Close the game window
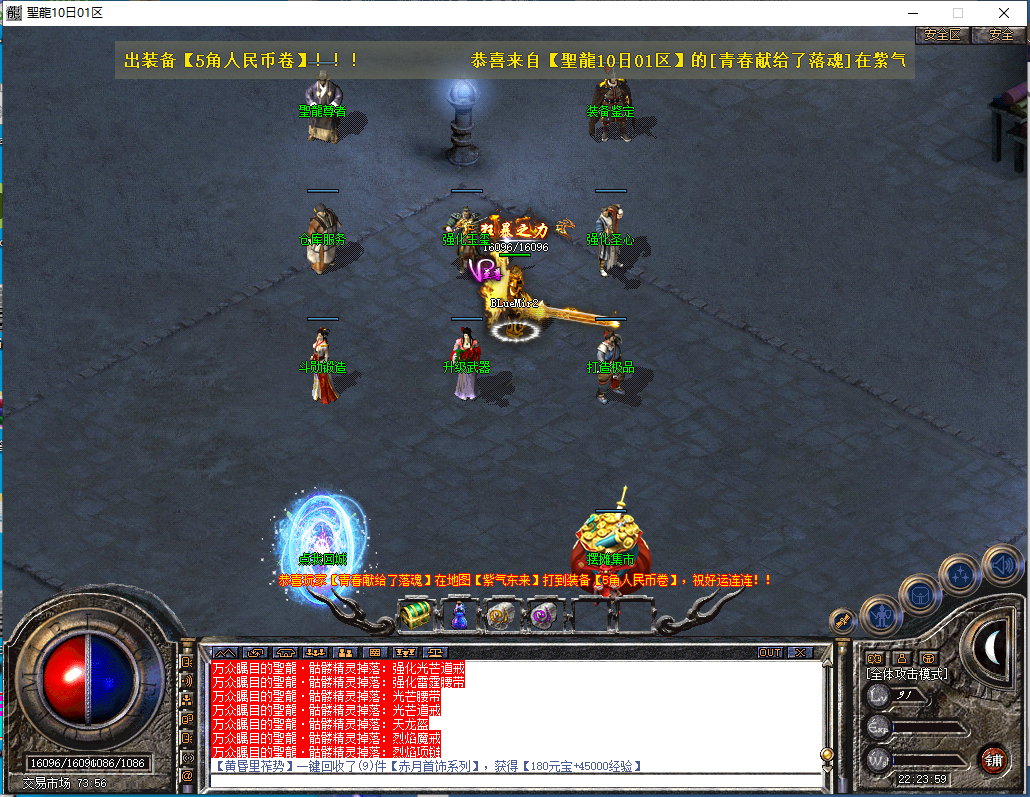 click(1003, 13)
